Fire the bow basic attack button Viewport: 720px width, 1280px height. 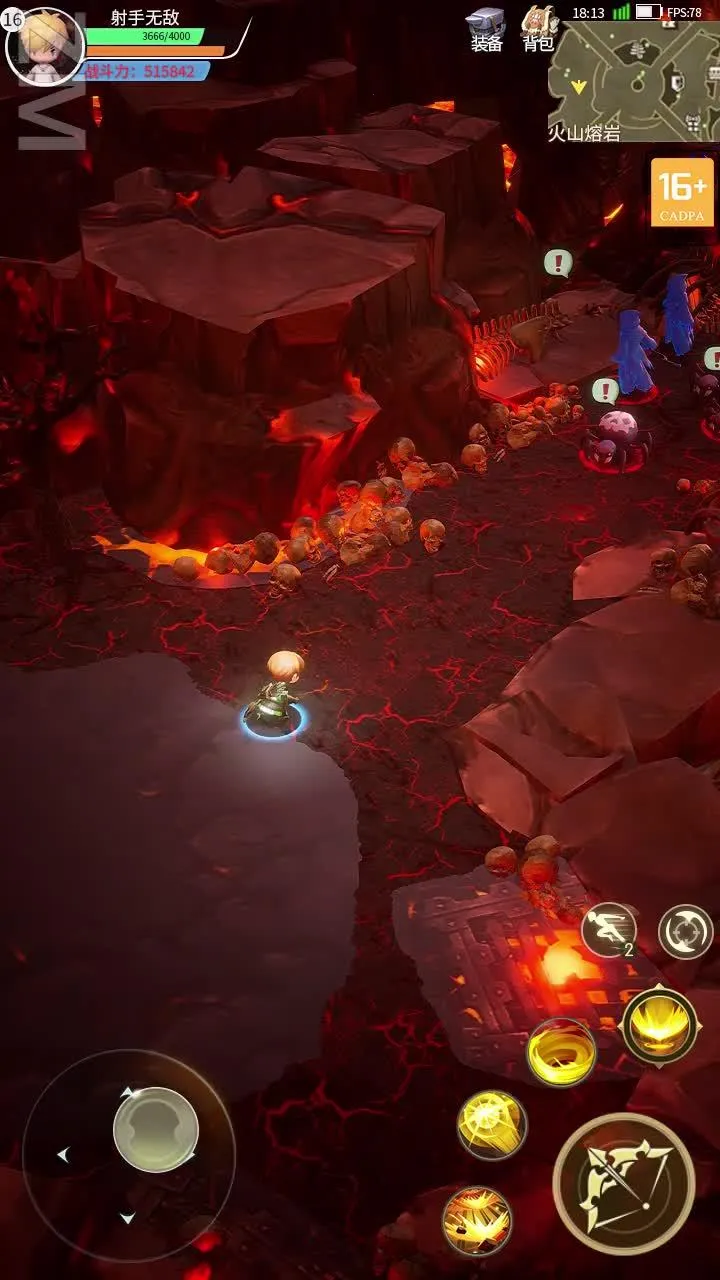click(625, 1183)
